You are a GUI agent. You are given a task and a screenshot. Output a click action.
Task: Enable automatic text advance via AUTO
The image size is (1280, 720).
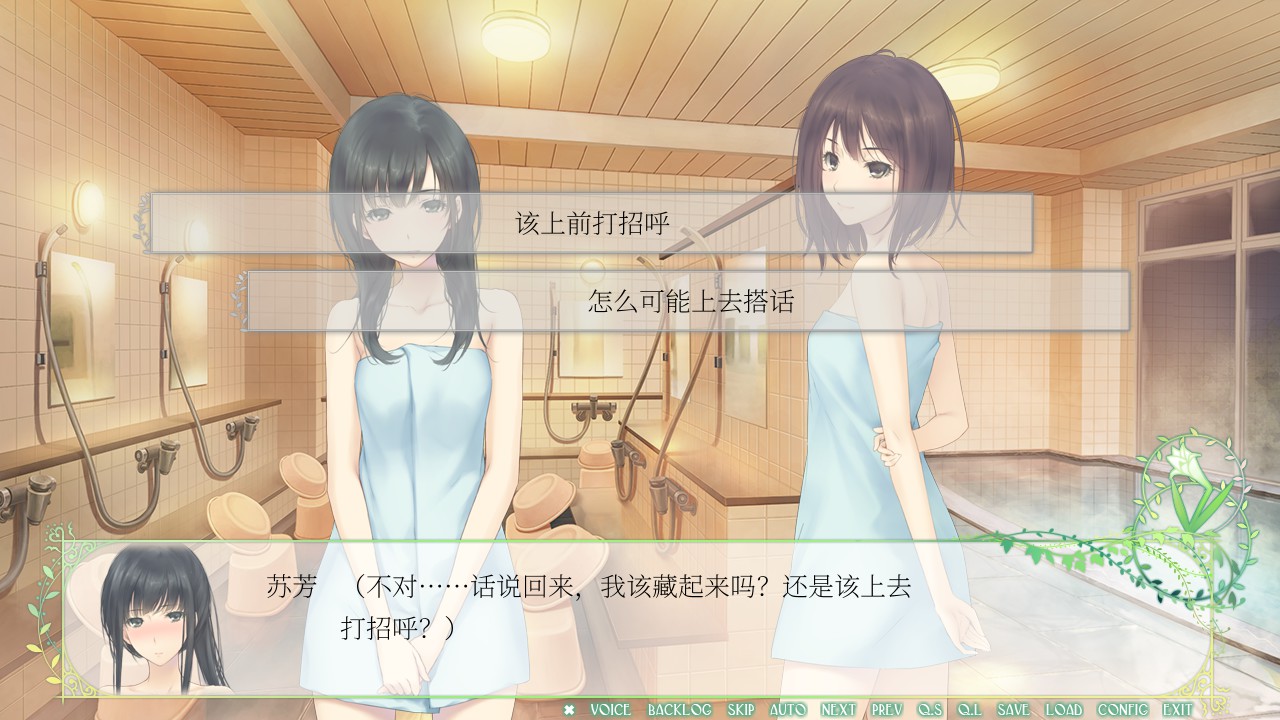click(787, 710)
